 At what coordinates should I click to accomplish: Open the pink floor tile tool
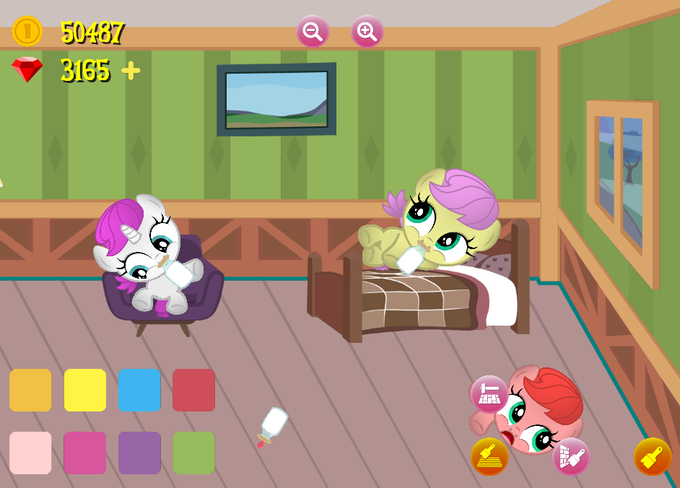(489, 394)
